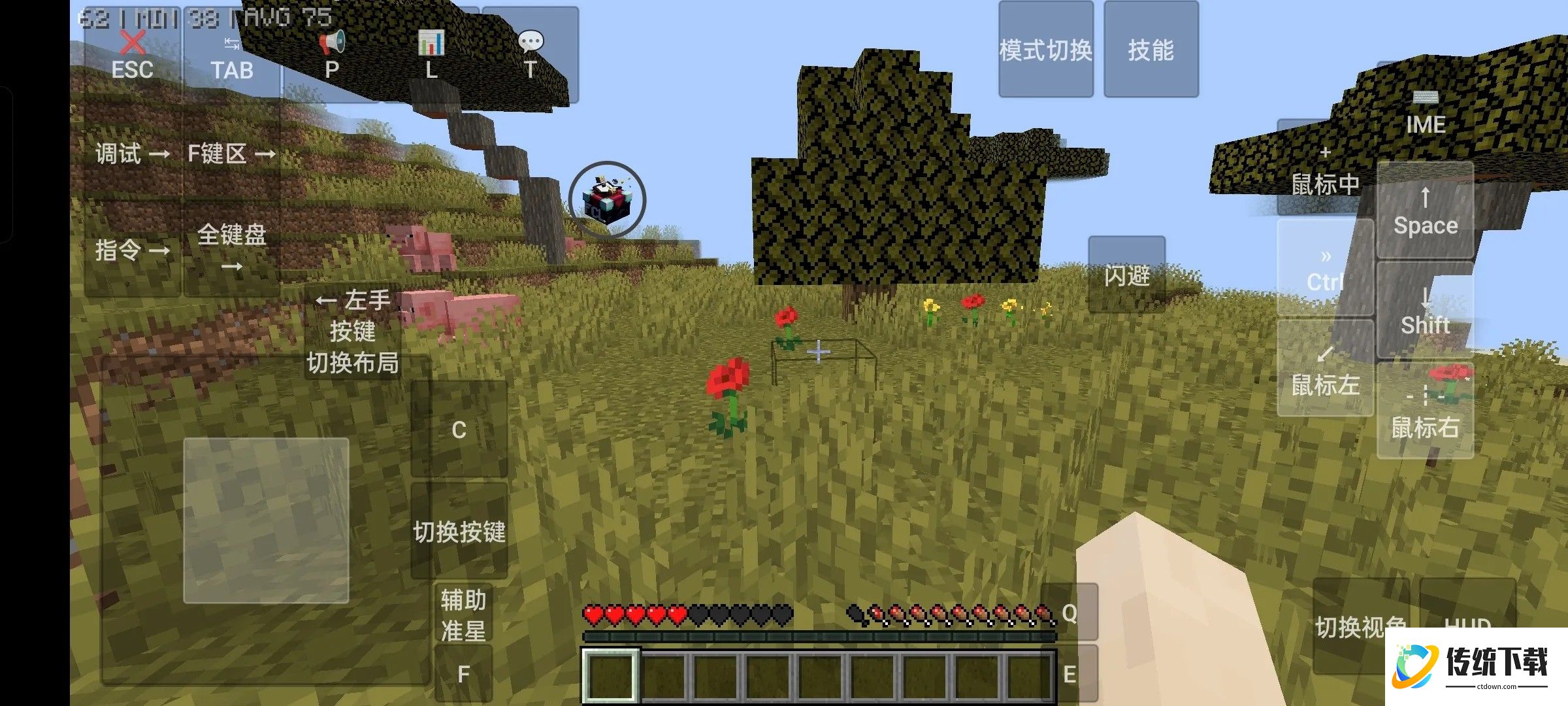The width and height of the screenshot is (1568, 706).
Task: Open the IME keyboard input
Action: [x=1426, y=112]
